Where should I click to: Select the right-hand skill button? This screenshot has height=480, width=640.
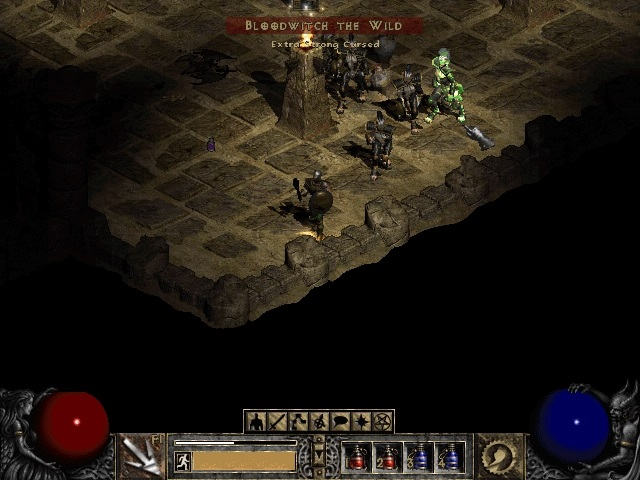(497, 456)
